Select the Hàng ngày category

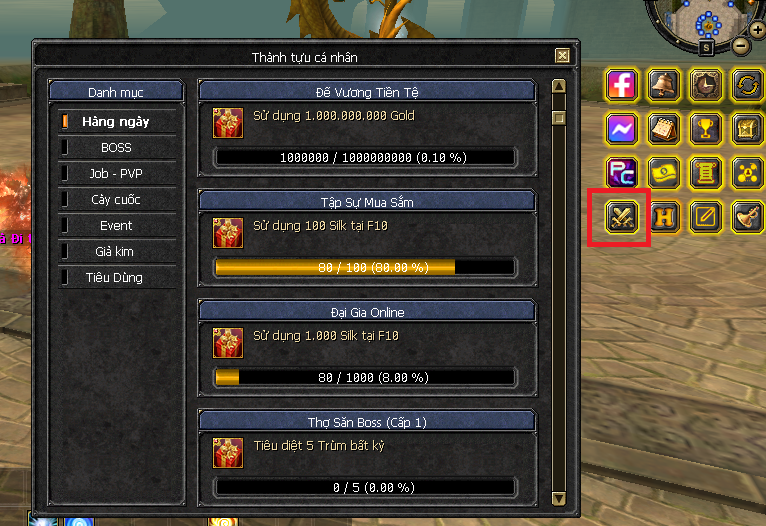[x=116, y=122]
